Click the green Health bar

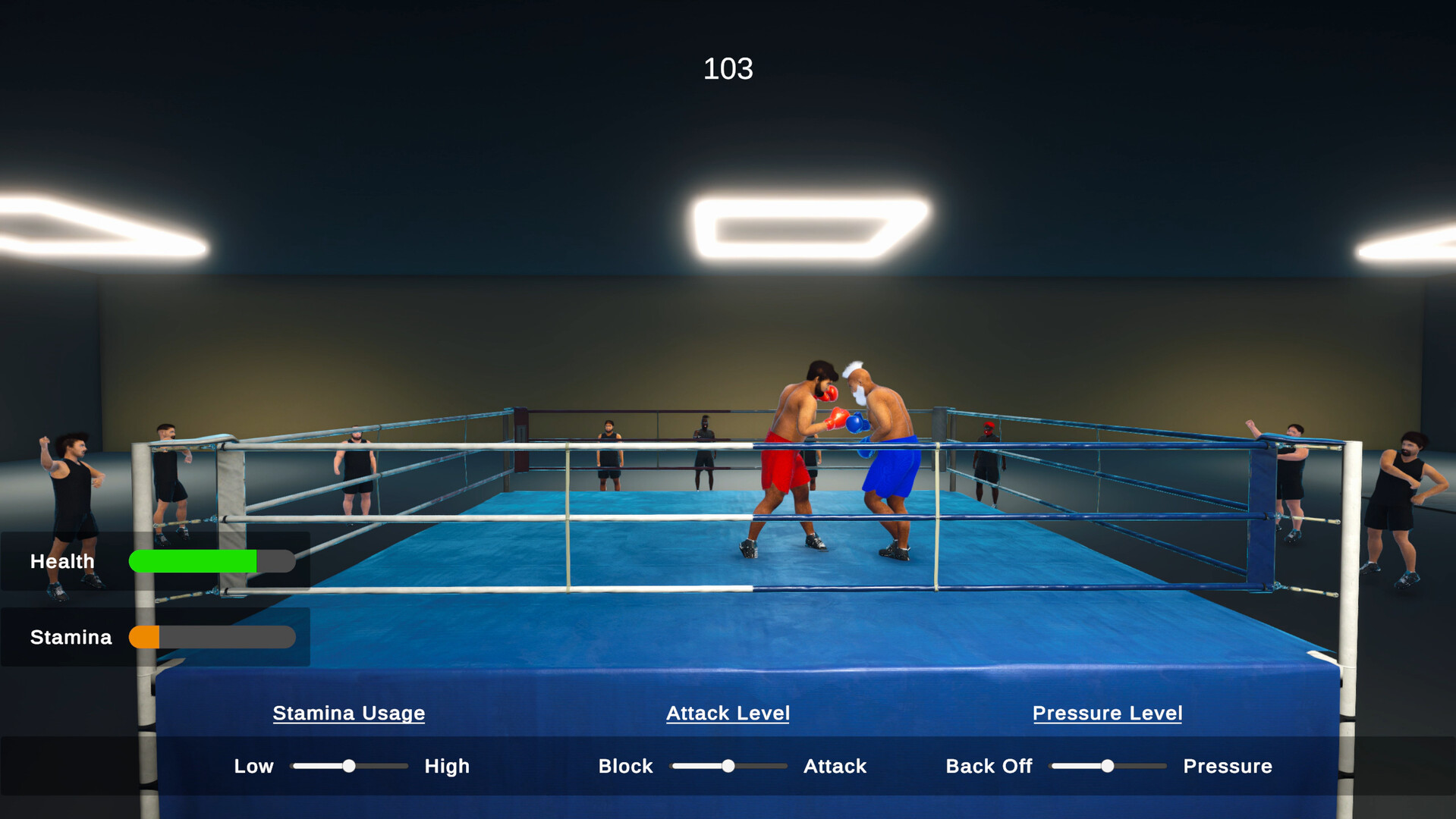(193, 561)
